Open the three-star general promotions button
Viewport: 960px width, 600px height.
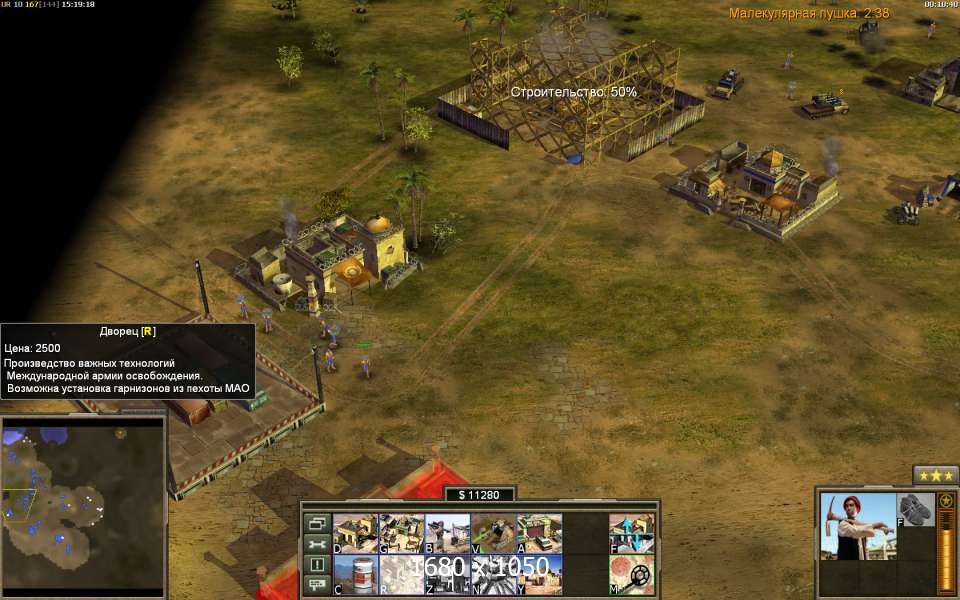(x=936, y=475)
